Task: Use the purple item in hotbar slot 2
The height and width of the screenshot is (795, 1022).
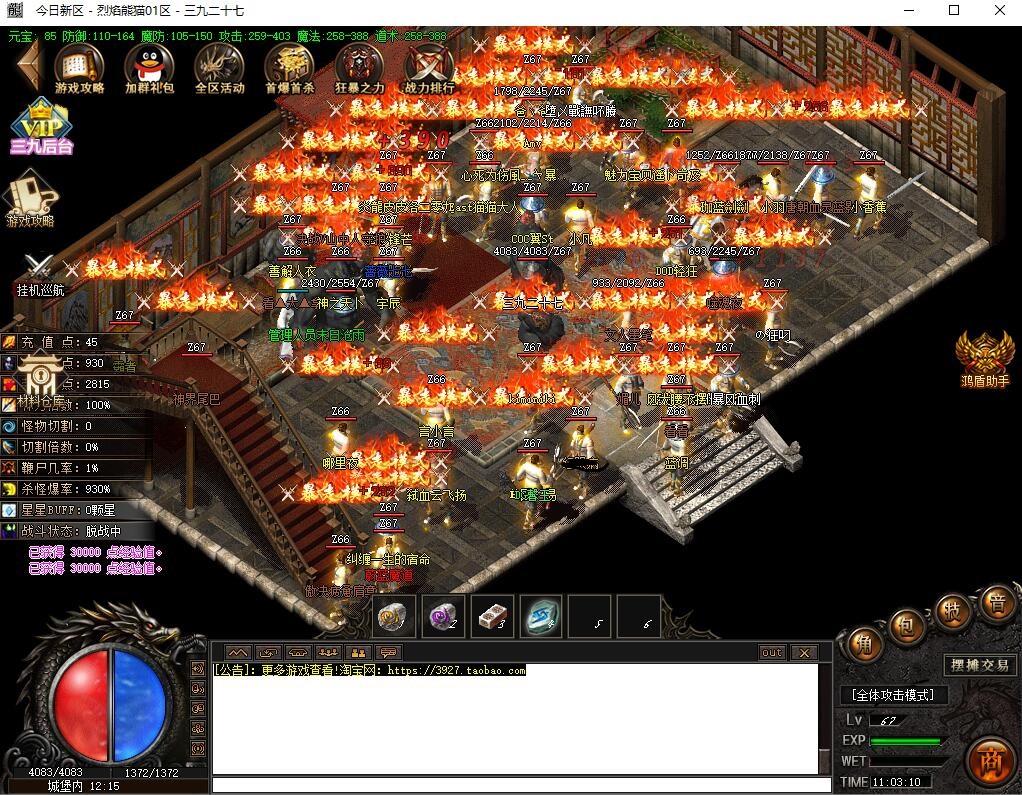Action: click(x=443, y=616)
